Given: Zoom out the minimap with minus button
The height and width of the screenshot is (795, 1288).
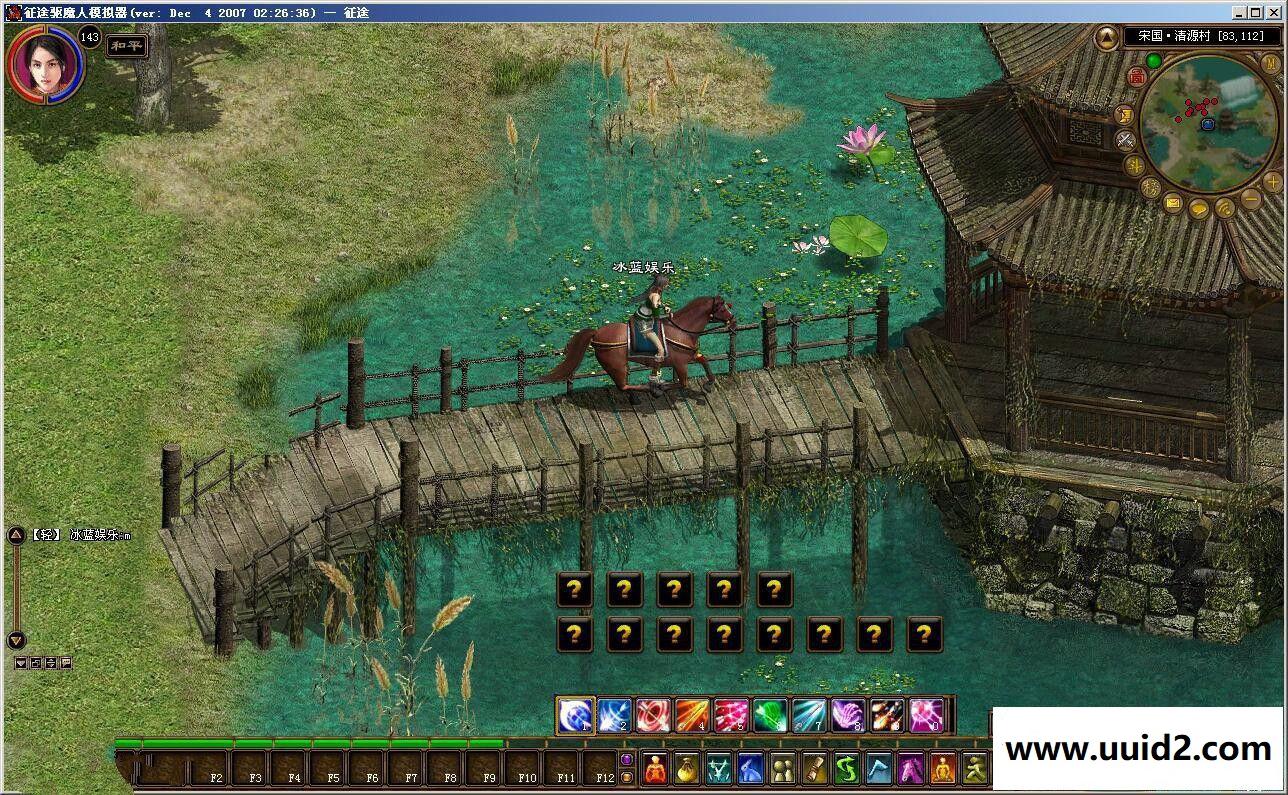Looking at the screenshot, I should click(1251, 199).
